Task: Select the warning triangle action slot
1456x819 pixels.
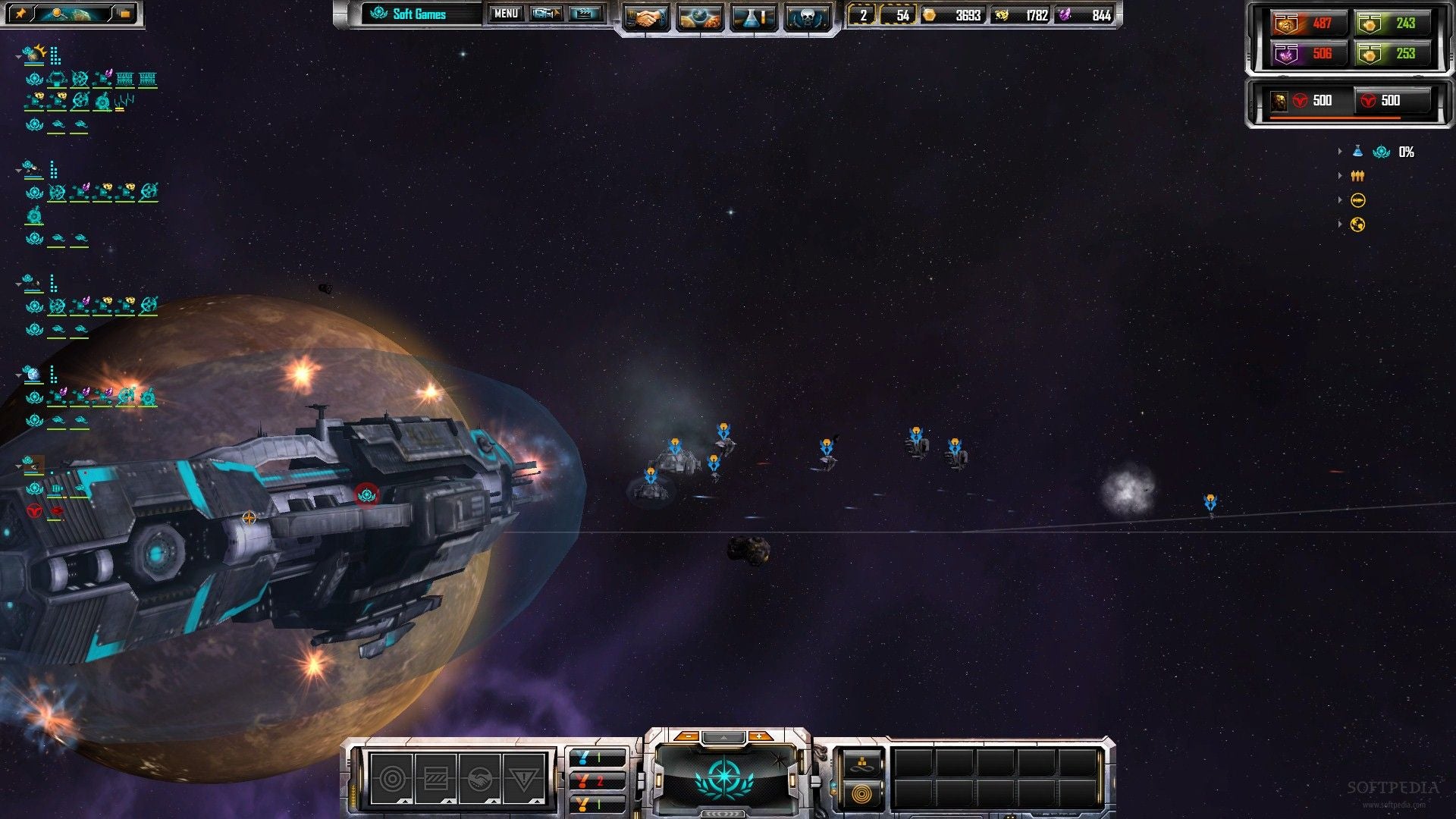Action: pyautogui.click(x=523, y=778)
